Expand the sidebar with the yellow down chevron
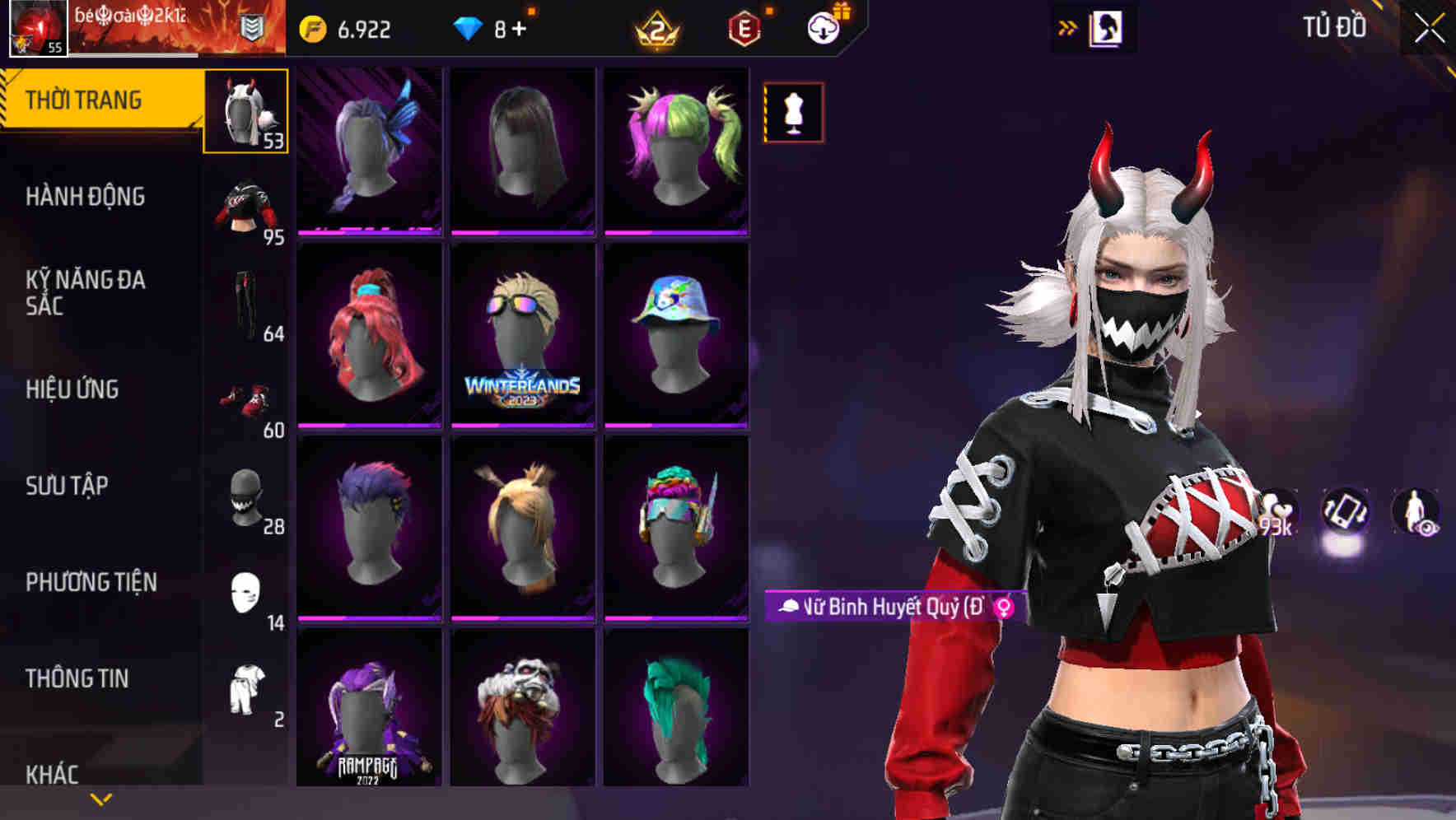Image resolution: width=1456 pixels, height=820 pixels. (99, 797)
